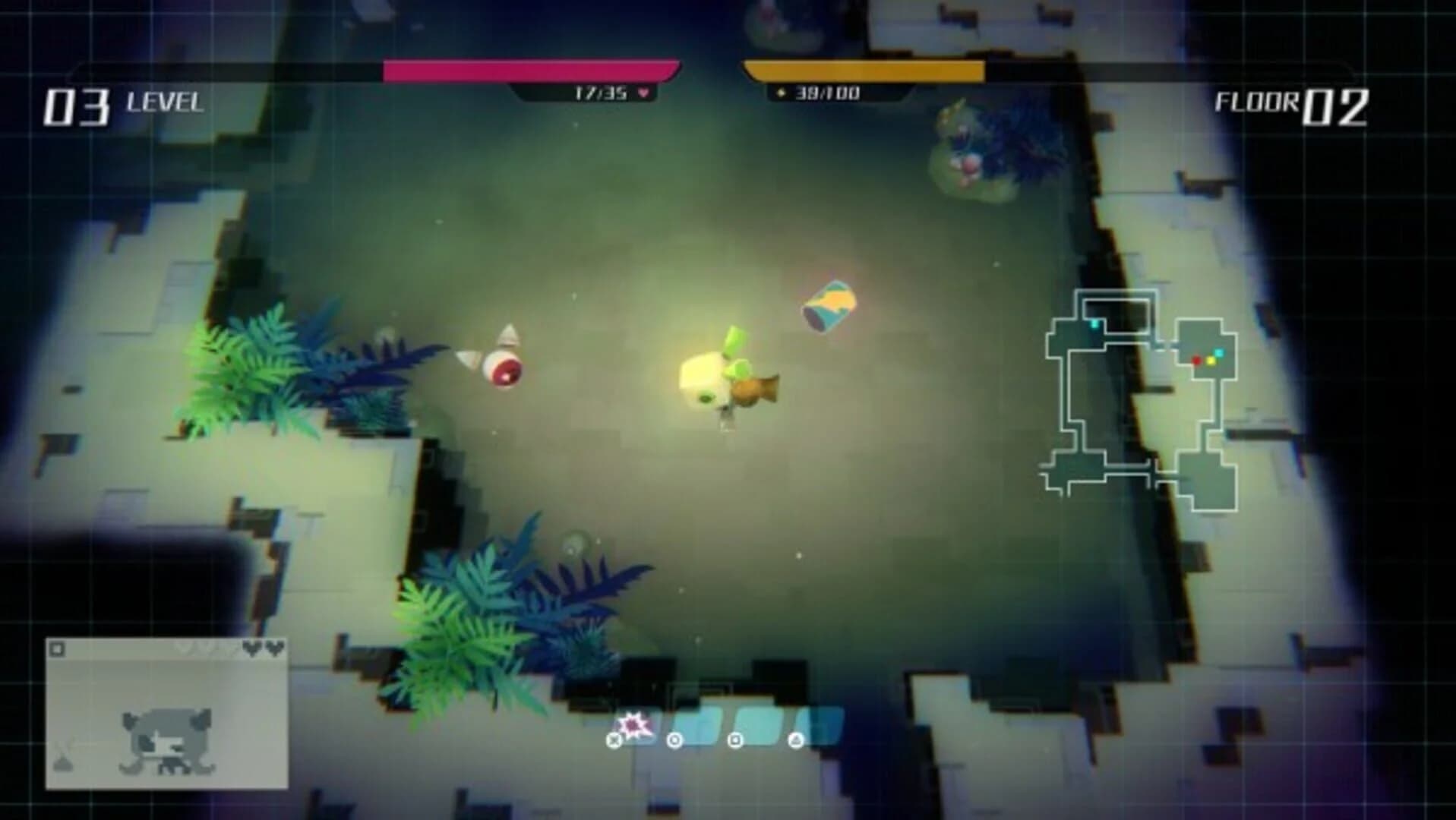Click the heart icons on the pet monitor
This screenshot has width=1456, height=820.
click(263, 649)
